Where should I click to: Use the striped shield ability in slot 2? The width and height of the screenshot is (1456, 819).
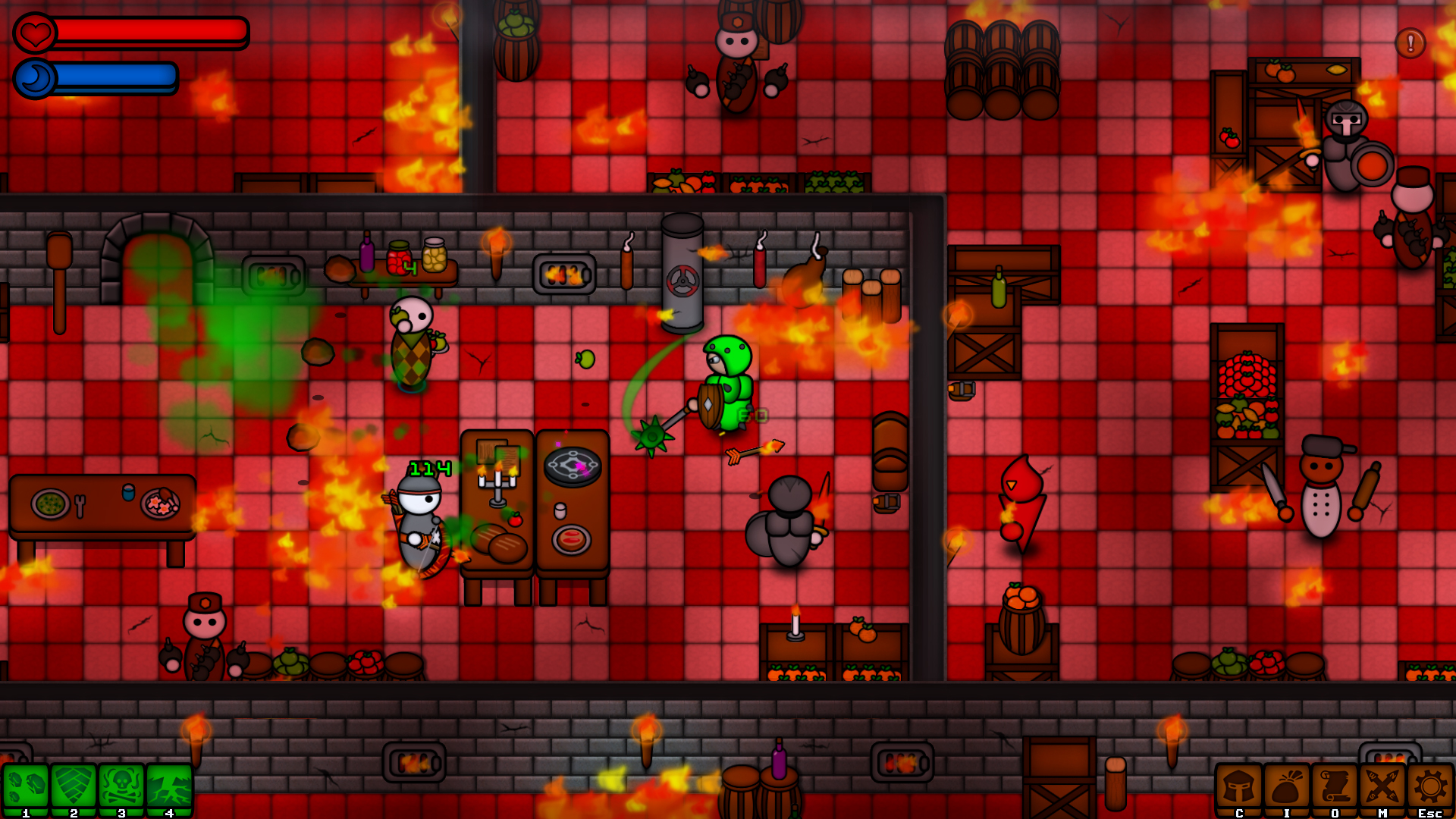[74, 789]
